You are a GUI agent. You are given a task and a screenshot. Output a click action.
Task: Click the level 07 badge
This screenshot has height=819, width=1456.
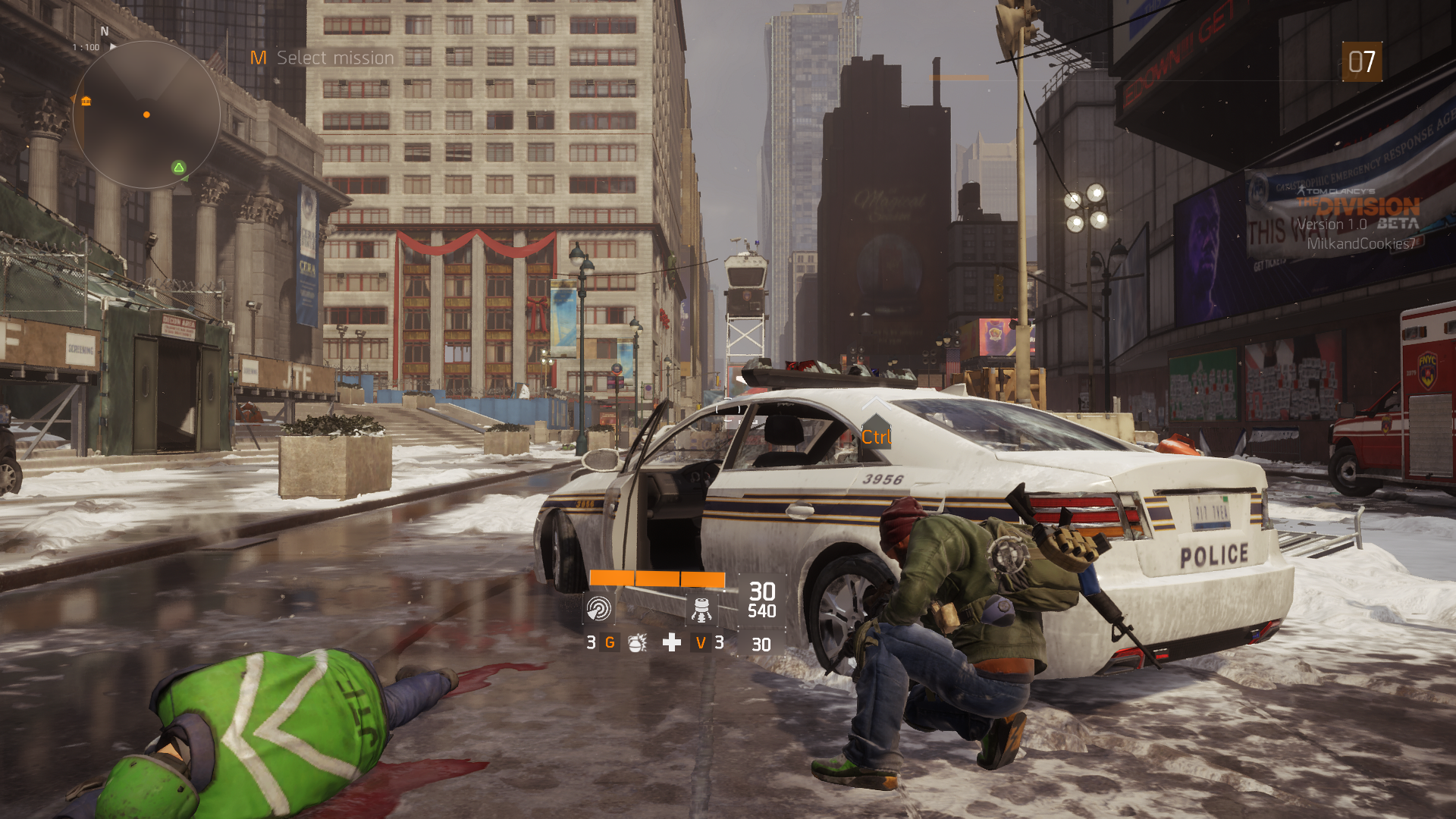(1361, 61)
